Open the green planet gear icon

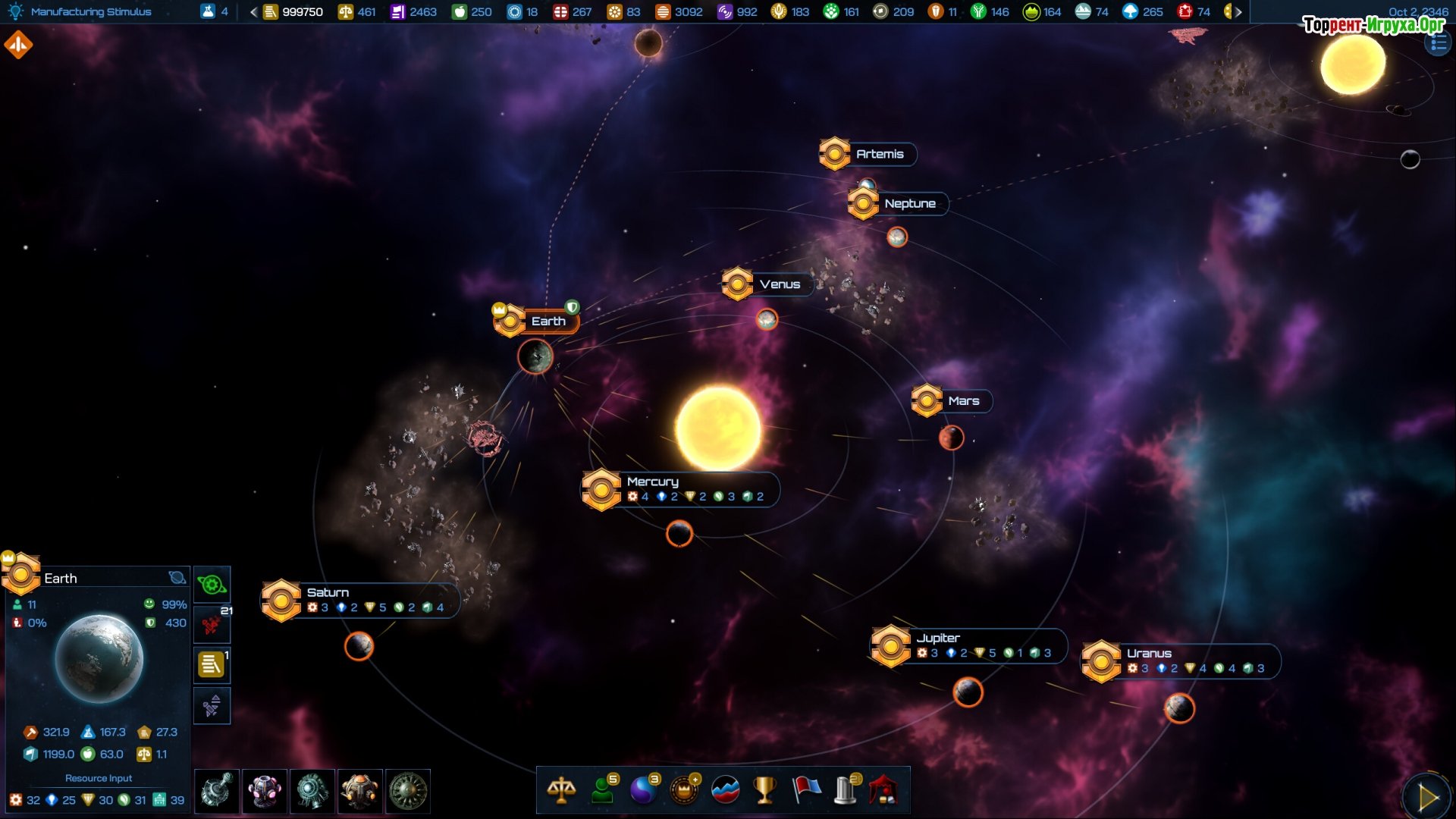[x=212, y=585]
